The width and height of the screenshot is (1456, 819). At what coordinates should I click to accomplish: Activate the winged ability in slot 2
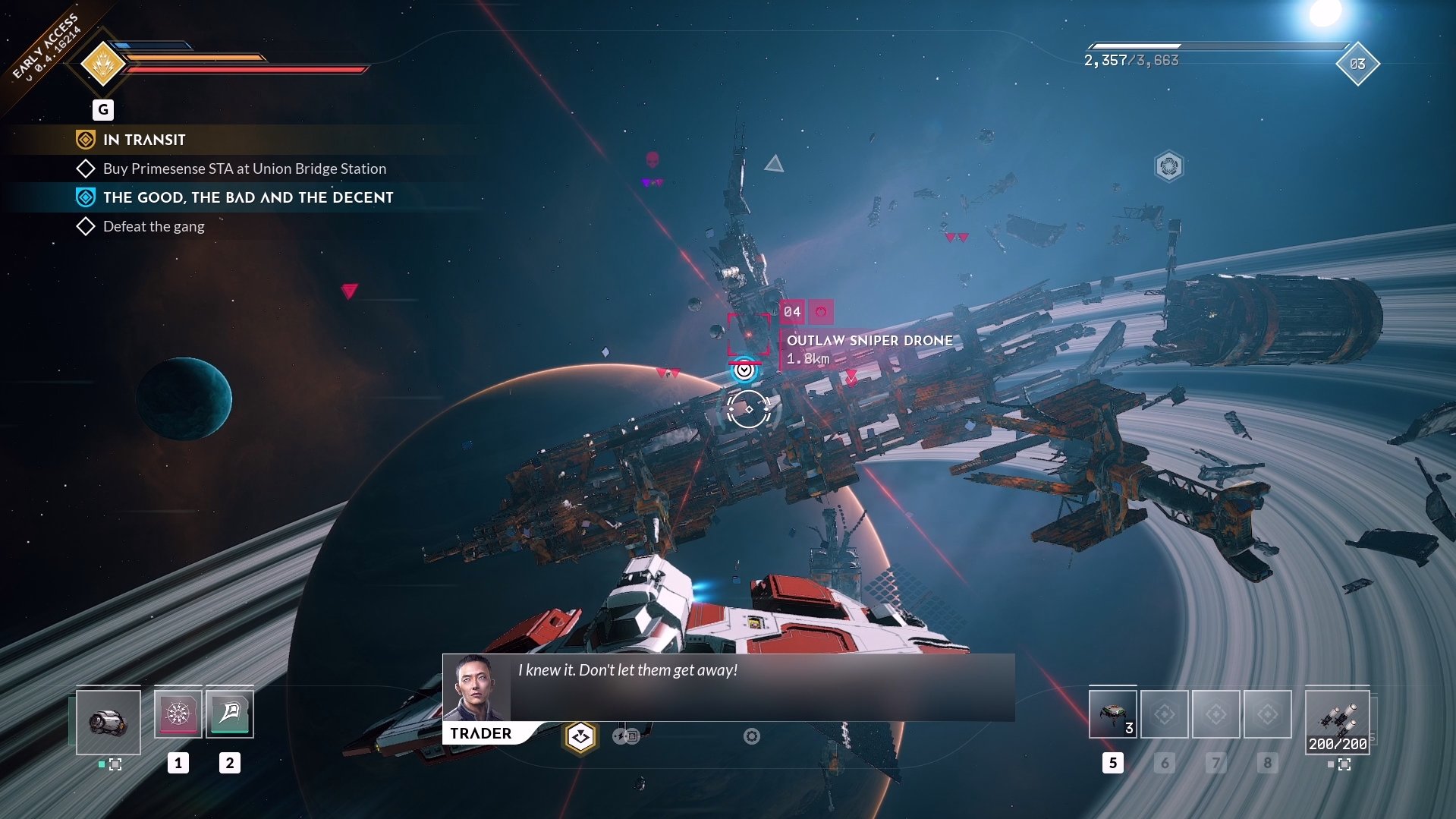[x=230, y=713]
